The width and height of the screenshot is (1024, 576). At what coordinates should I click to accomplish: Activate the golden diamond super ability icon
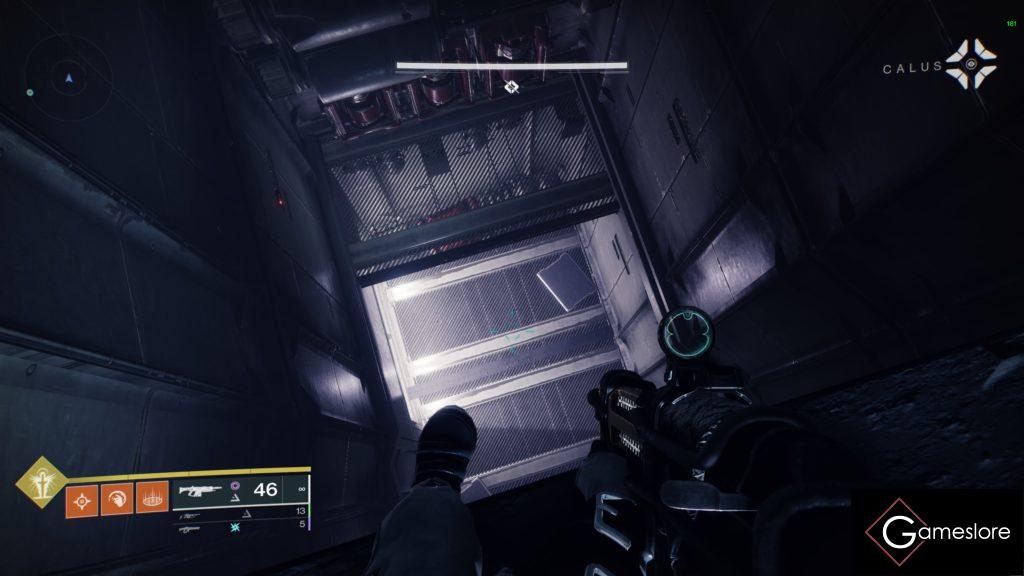click(x=40, y=482)
